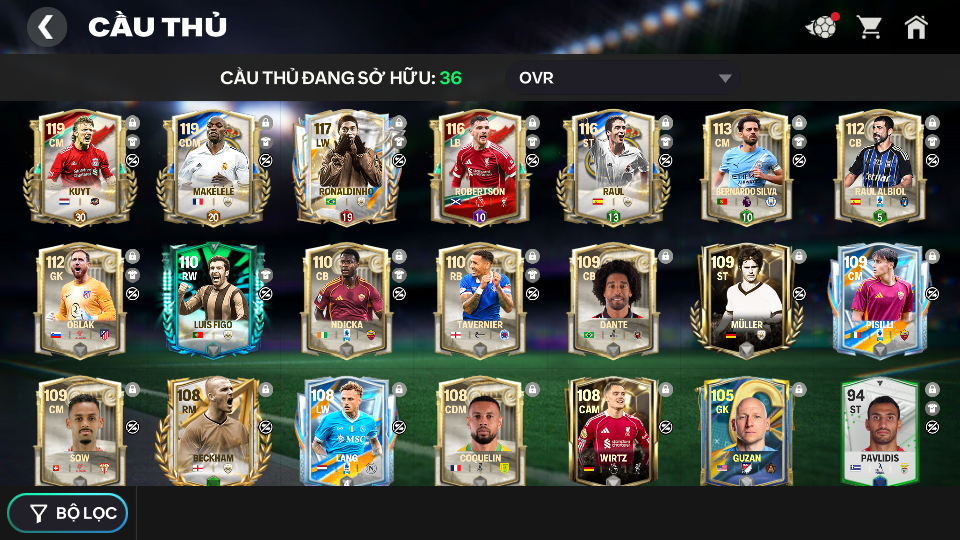Select the Makelele player card
The width and height of the screenshot is (960, 540).
pyautogui.click(x=213, y=167)
